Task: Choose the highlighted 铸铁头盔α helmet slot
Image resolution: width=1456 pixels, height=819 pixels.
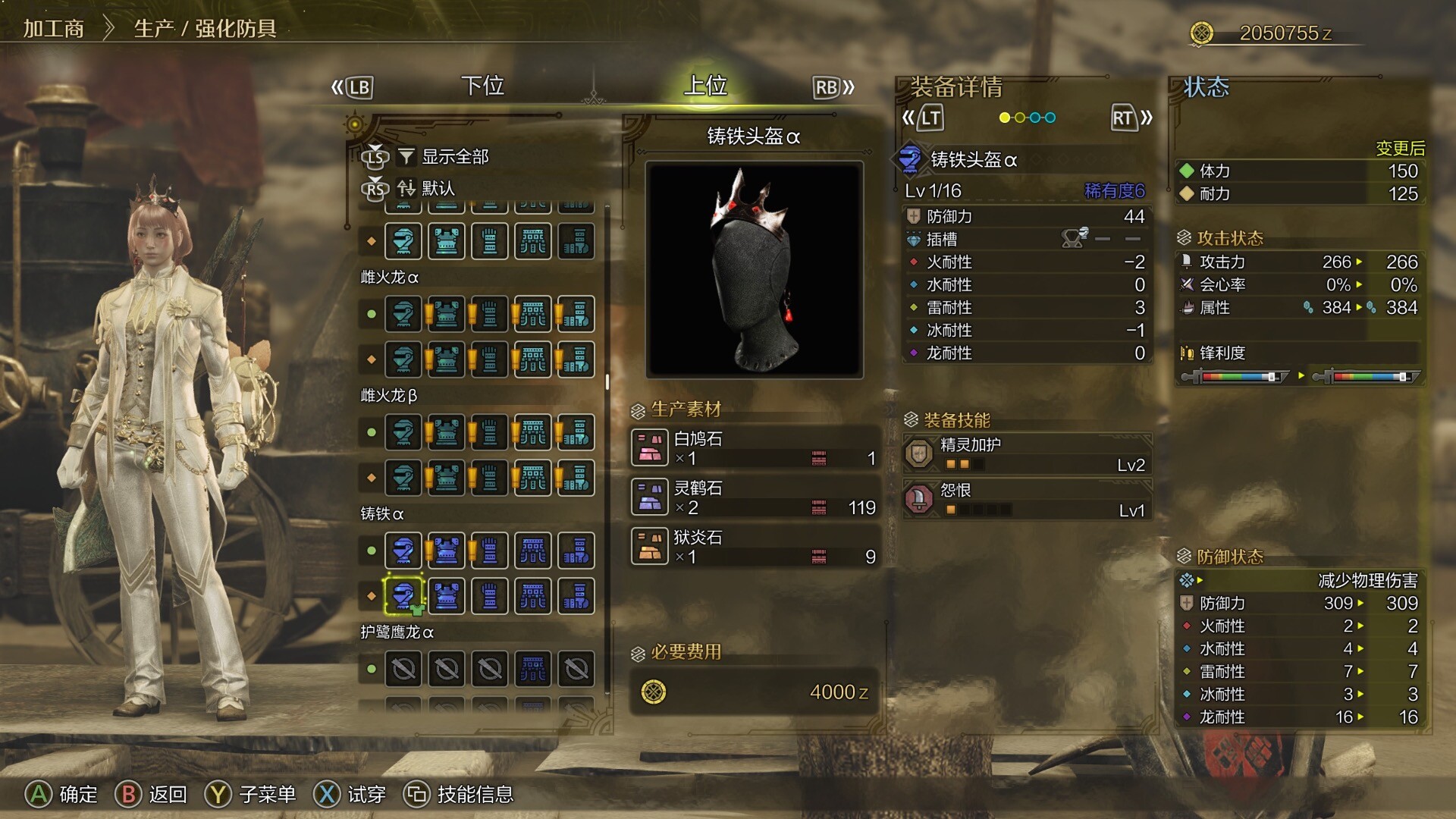Action: (403, 595)
